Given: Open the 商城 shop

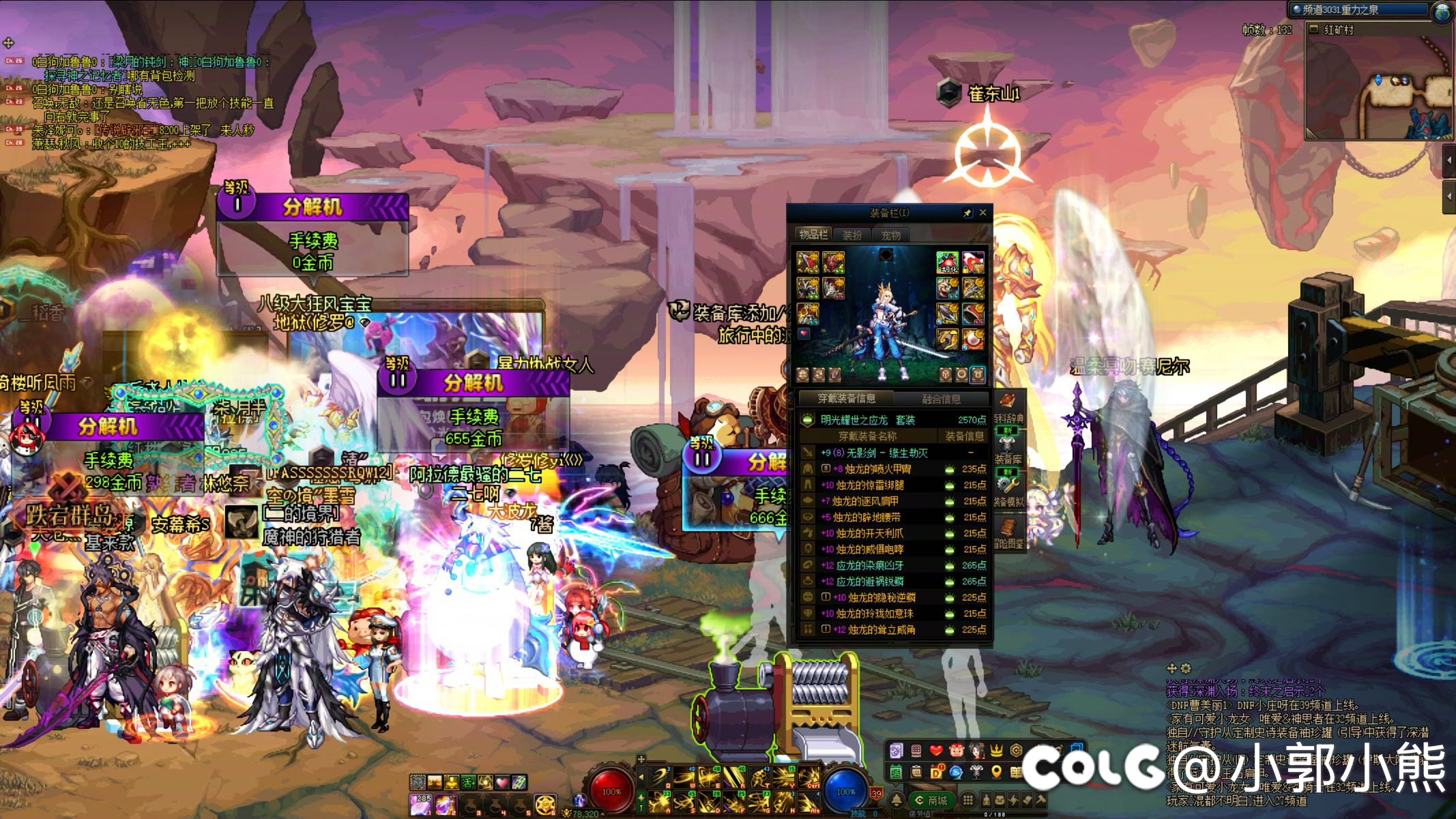Looking at the screenshot, I should pyautogui.click(x=932, y=800).
